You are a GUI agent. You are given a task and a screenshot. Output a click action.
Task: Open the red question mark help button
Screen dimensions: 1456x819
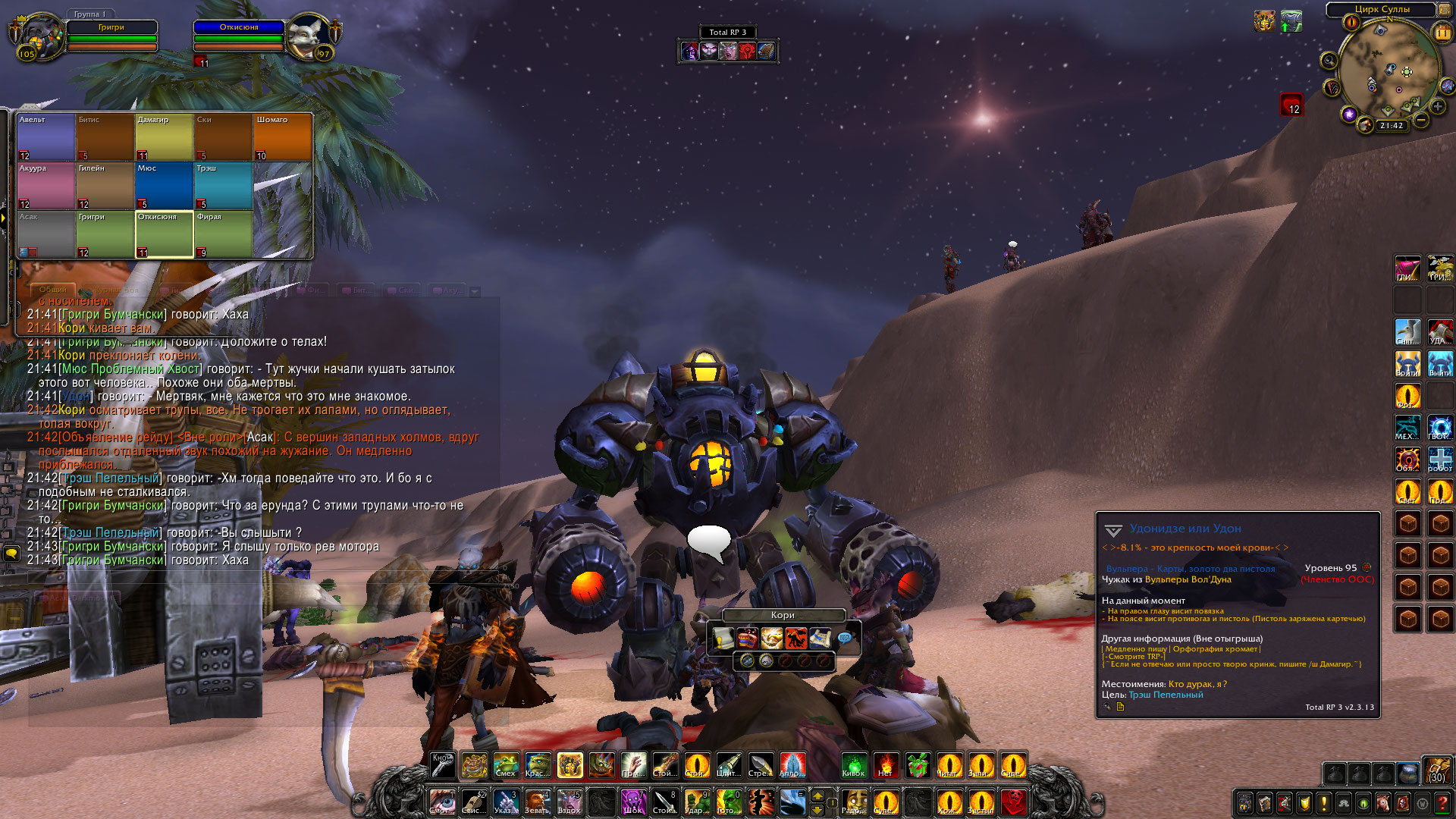tap(1442, 802)
